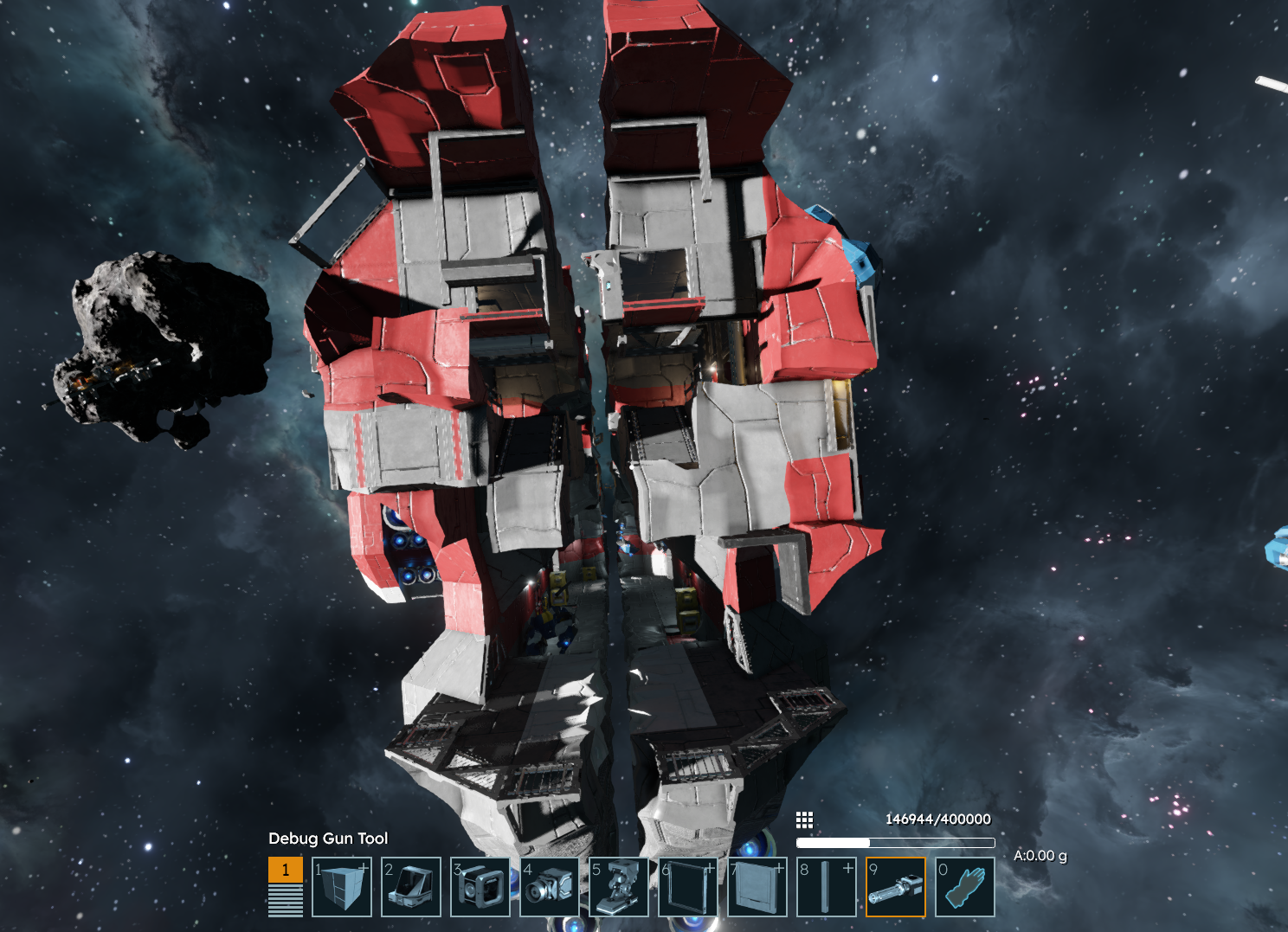
Task: Select the door block in slot 7
Action: click(x=757, y=887)
